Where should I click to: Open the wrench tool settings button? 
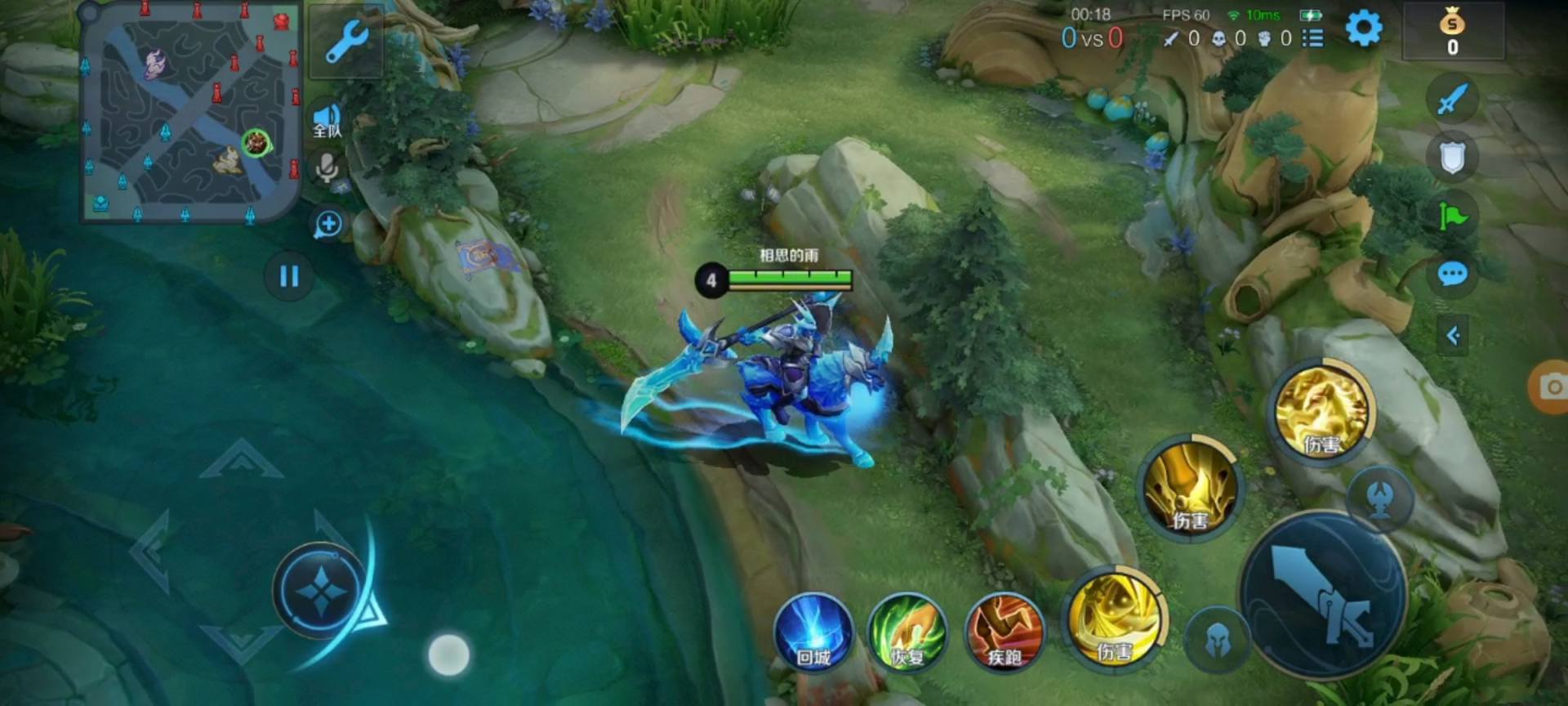click(x=346, y=41)
